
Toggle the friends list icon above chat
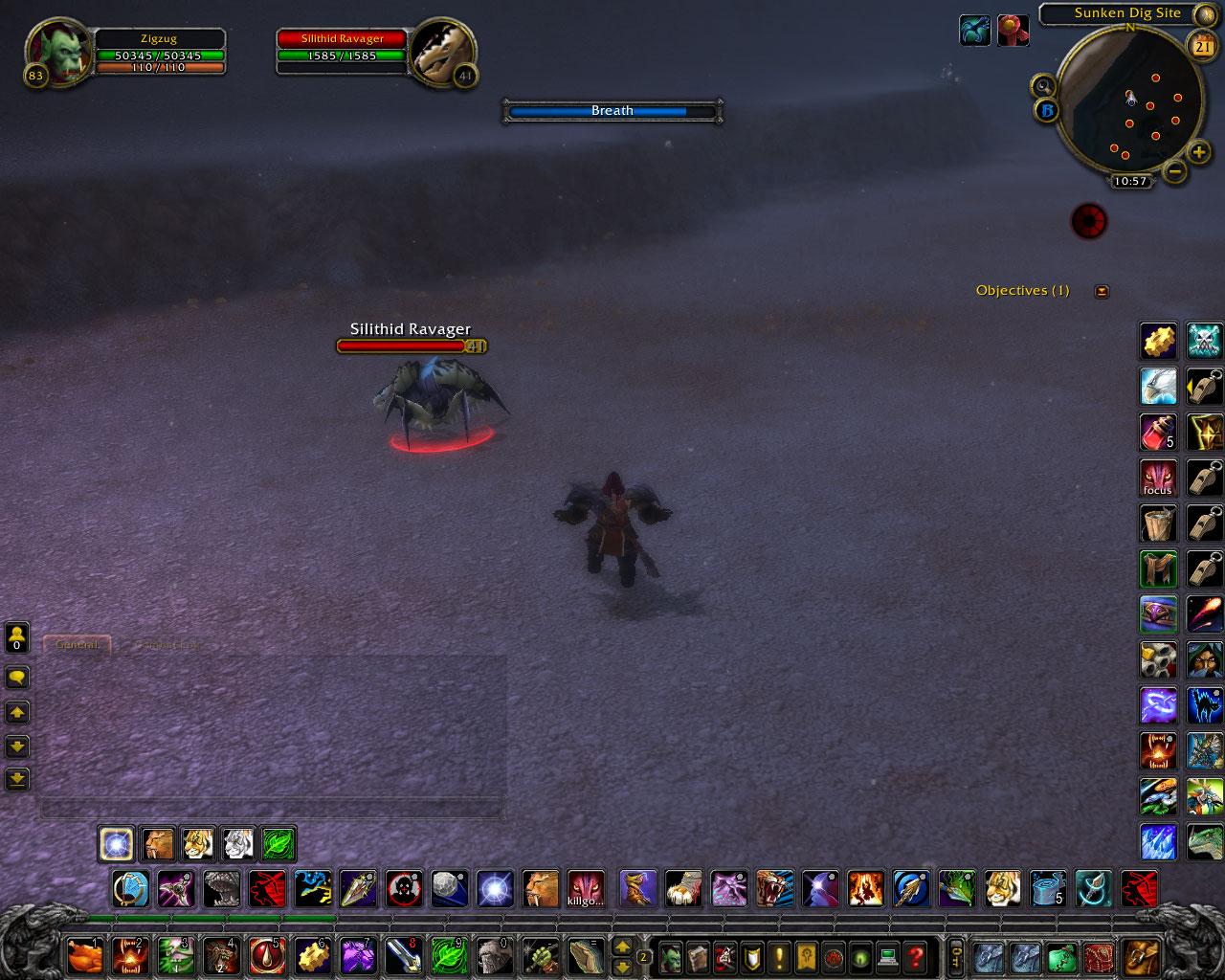(16, 637)
